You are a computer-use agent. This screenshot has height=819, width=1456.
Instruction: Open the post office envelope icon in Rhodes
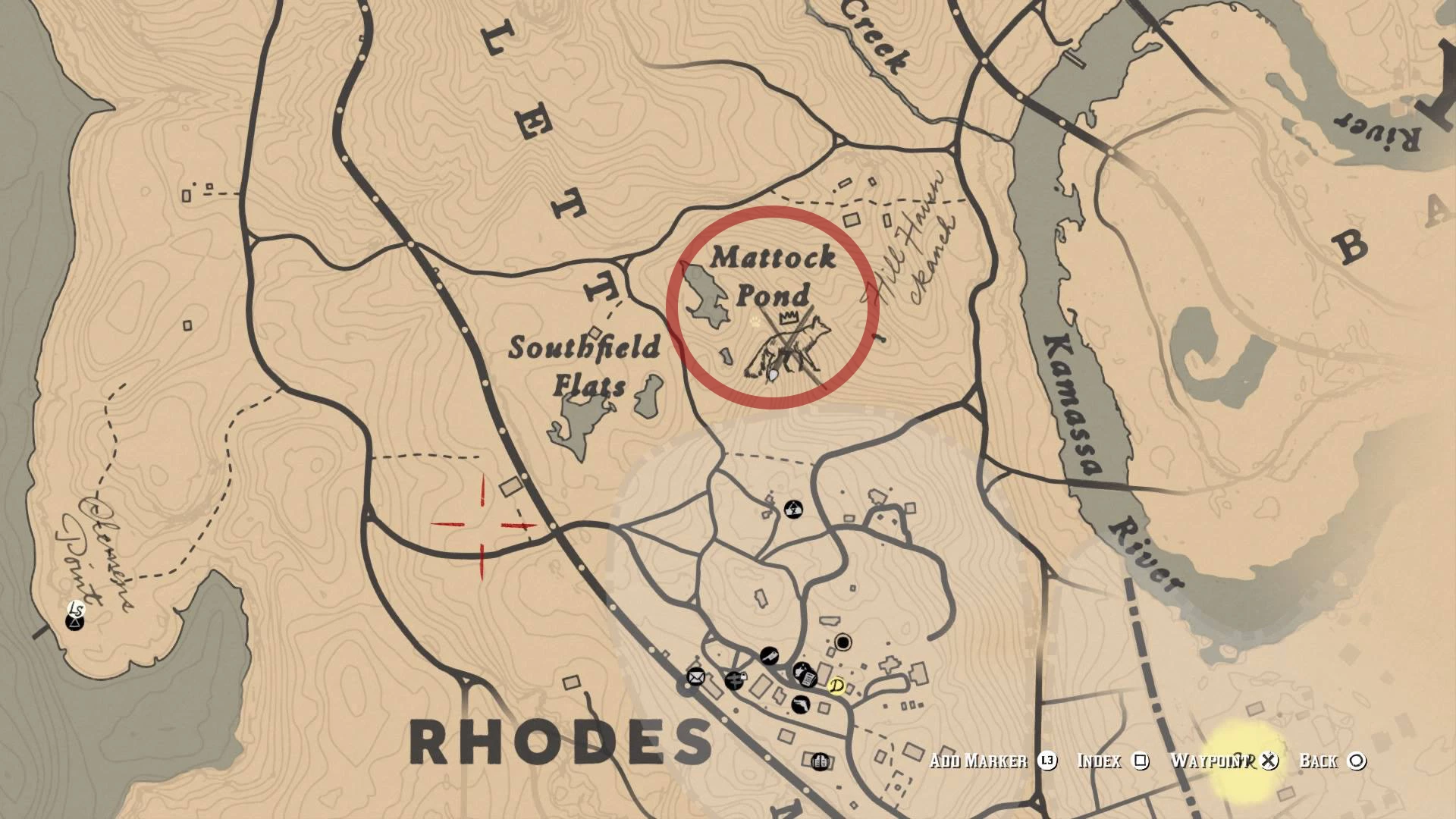[x=695, y=677]
